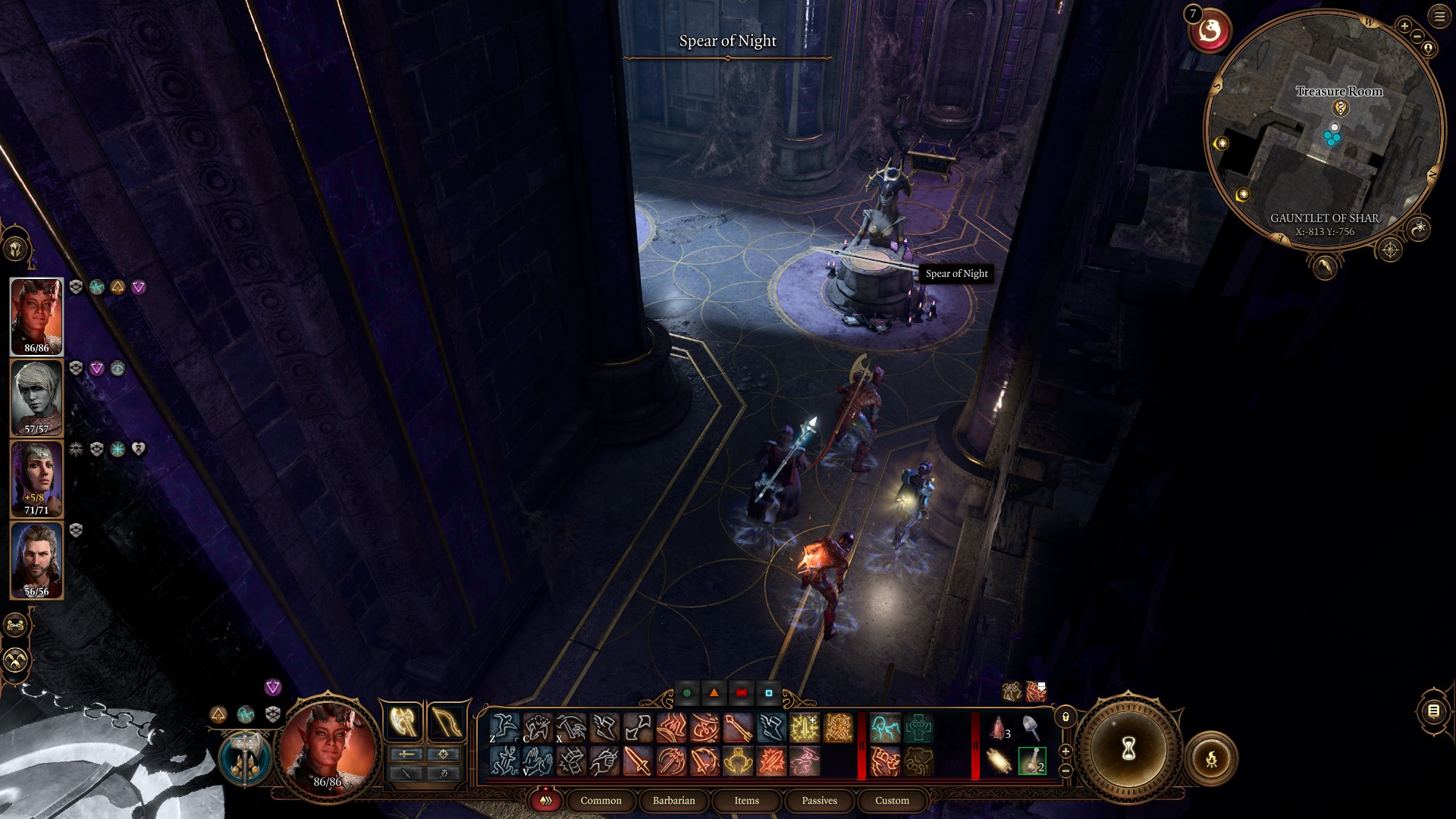Open the game menu hamburger button
The image size is (1456, 819).
(1439, 18)
